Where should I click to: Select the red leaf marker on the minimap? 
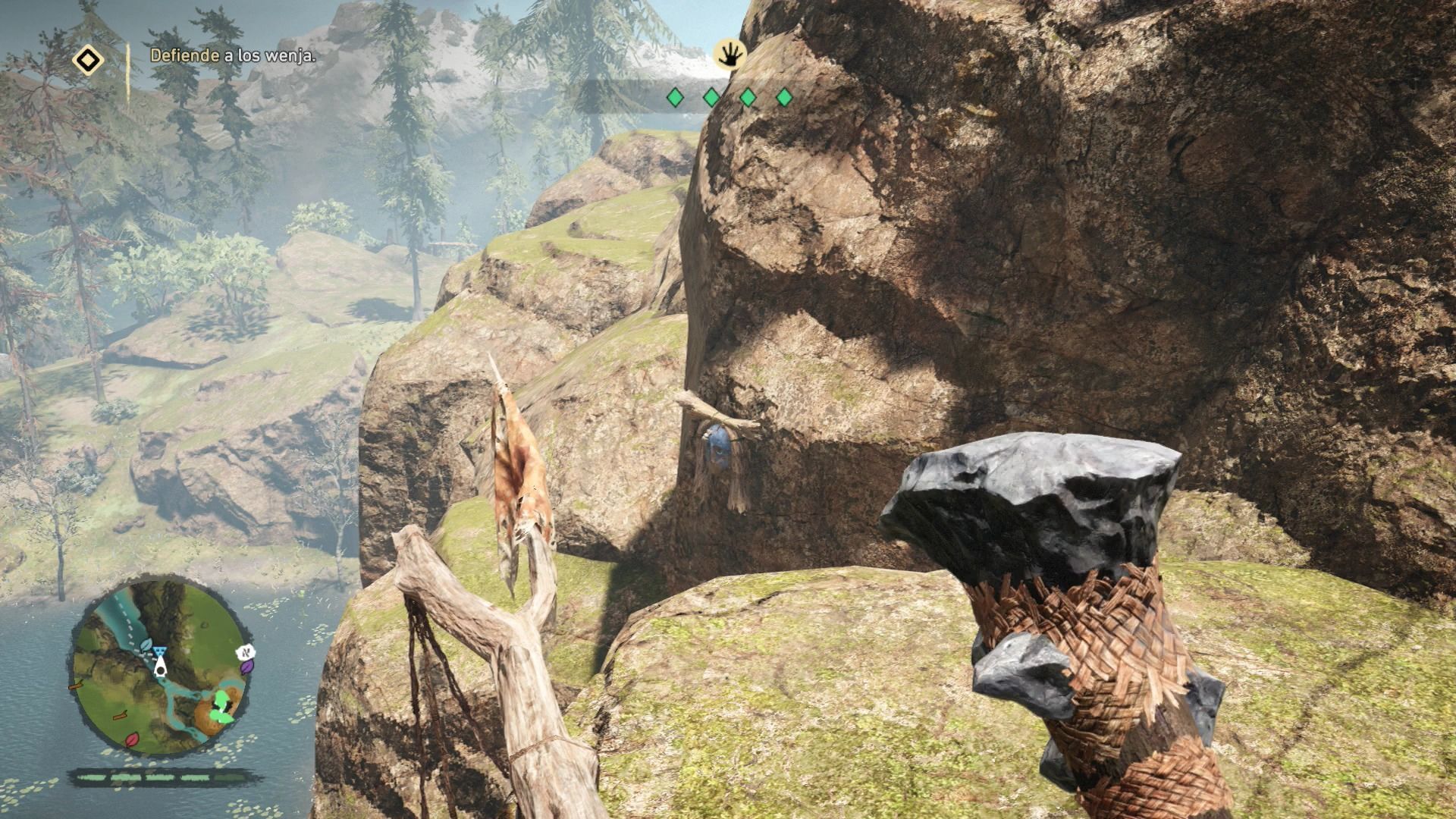(132, 739)
